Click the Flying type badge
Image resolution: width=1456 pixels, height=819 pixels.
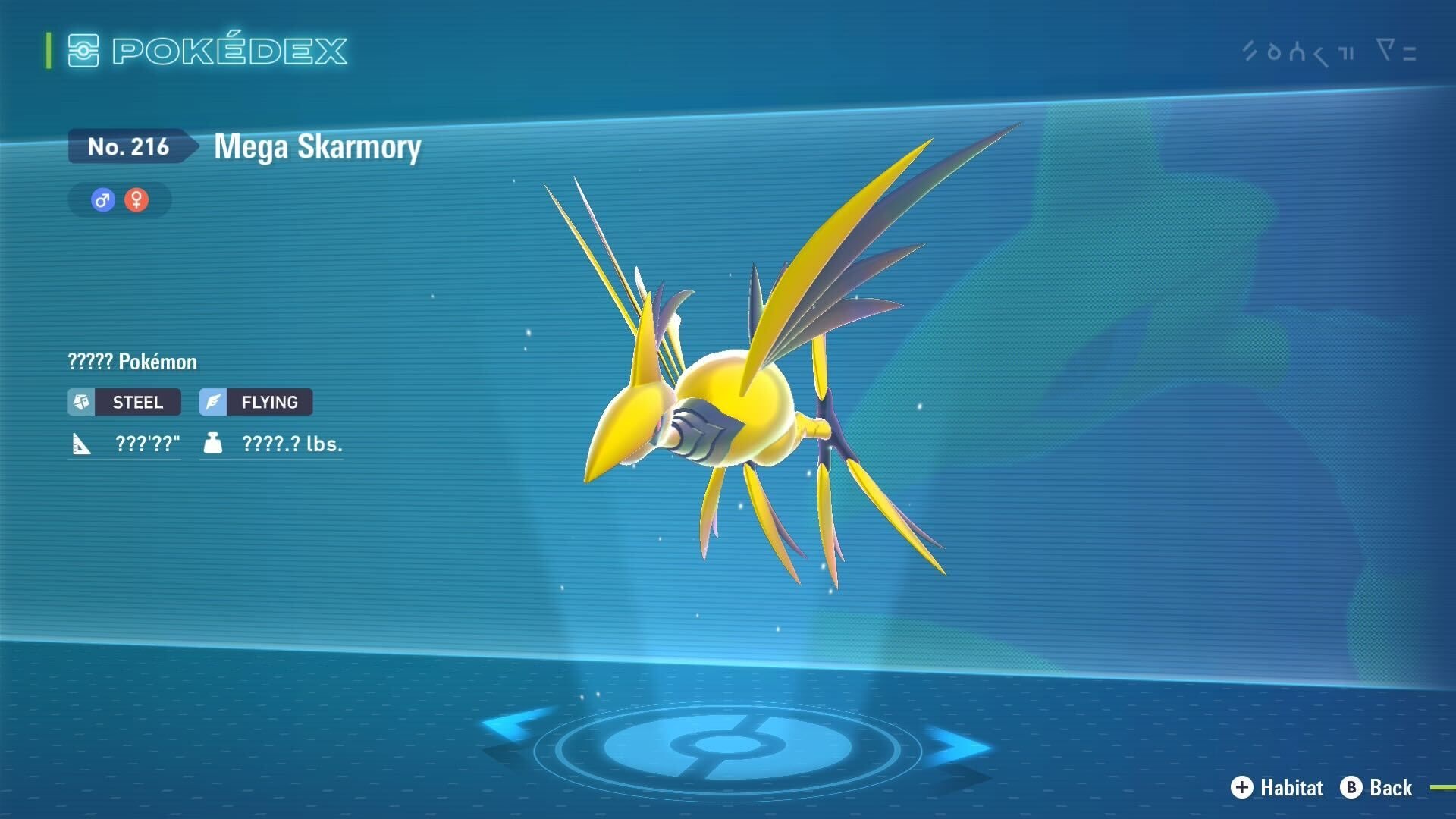tap(256, 402)
